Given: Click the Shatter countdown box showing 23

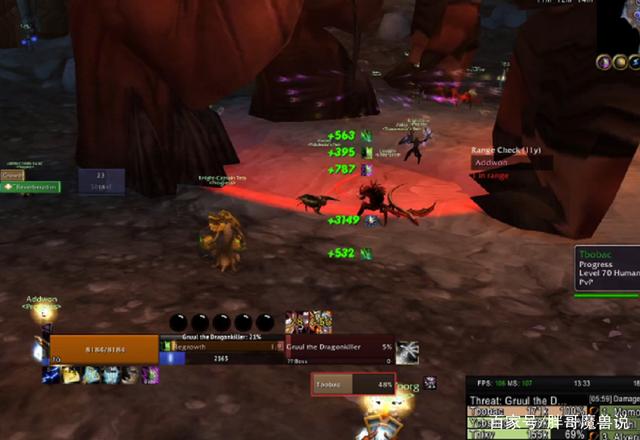Looking at the screenshot, I should click(x=101, y=181).
